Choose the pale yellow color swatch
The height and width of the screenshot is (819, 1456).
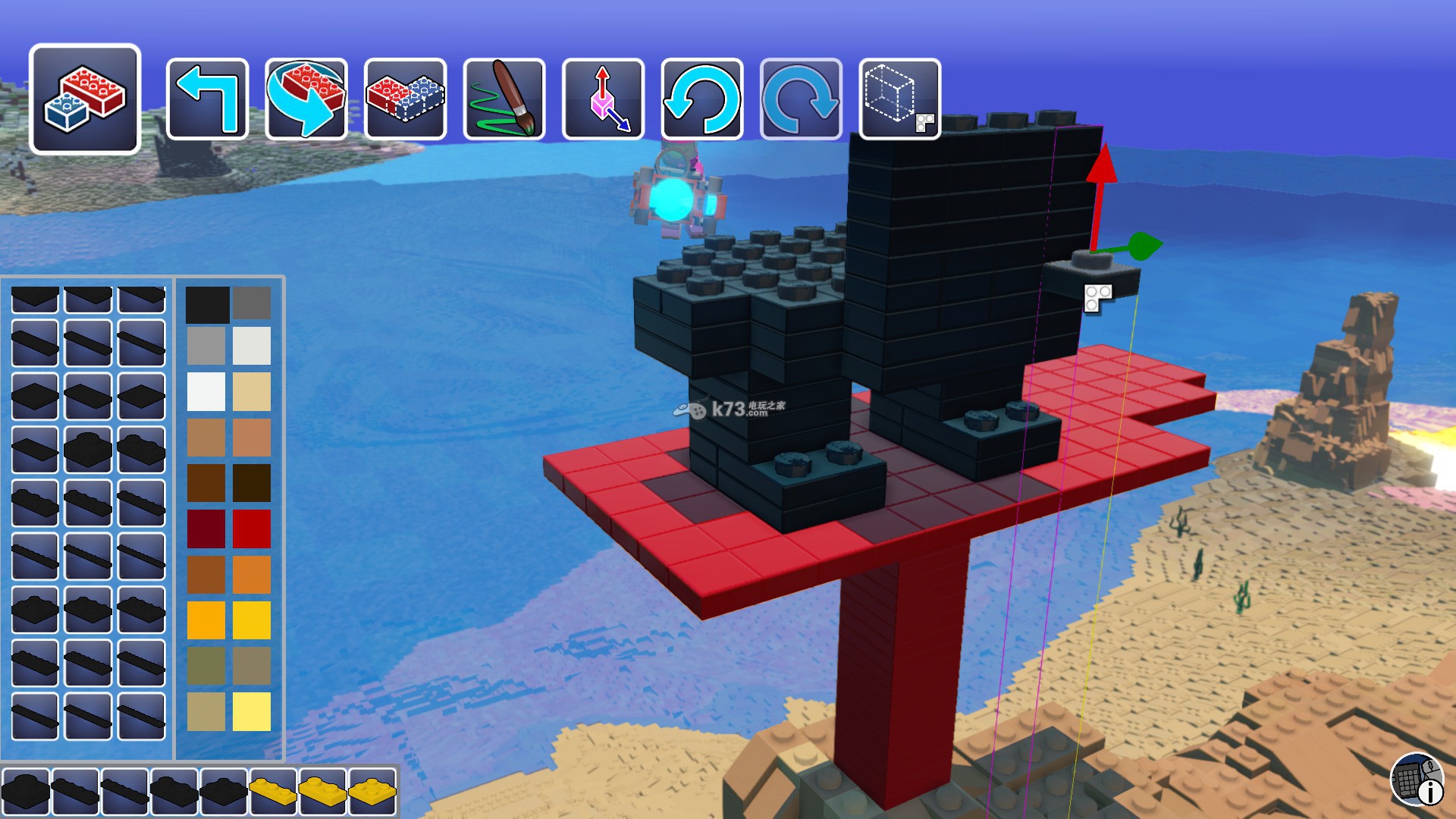(x=252, y=711)
